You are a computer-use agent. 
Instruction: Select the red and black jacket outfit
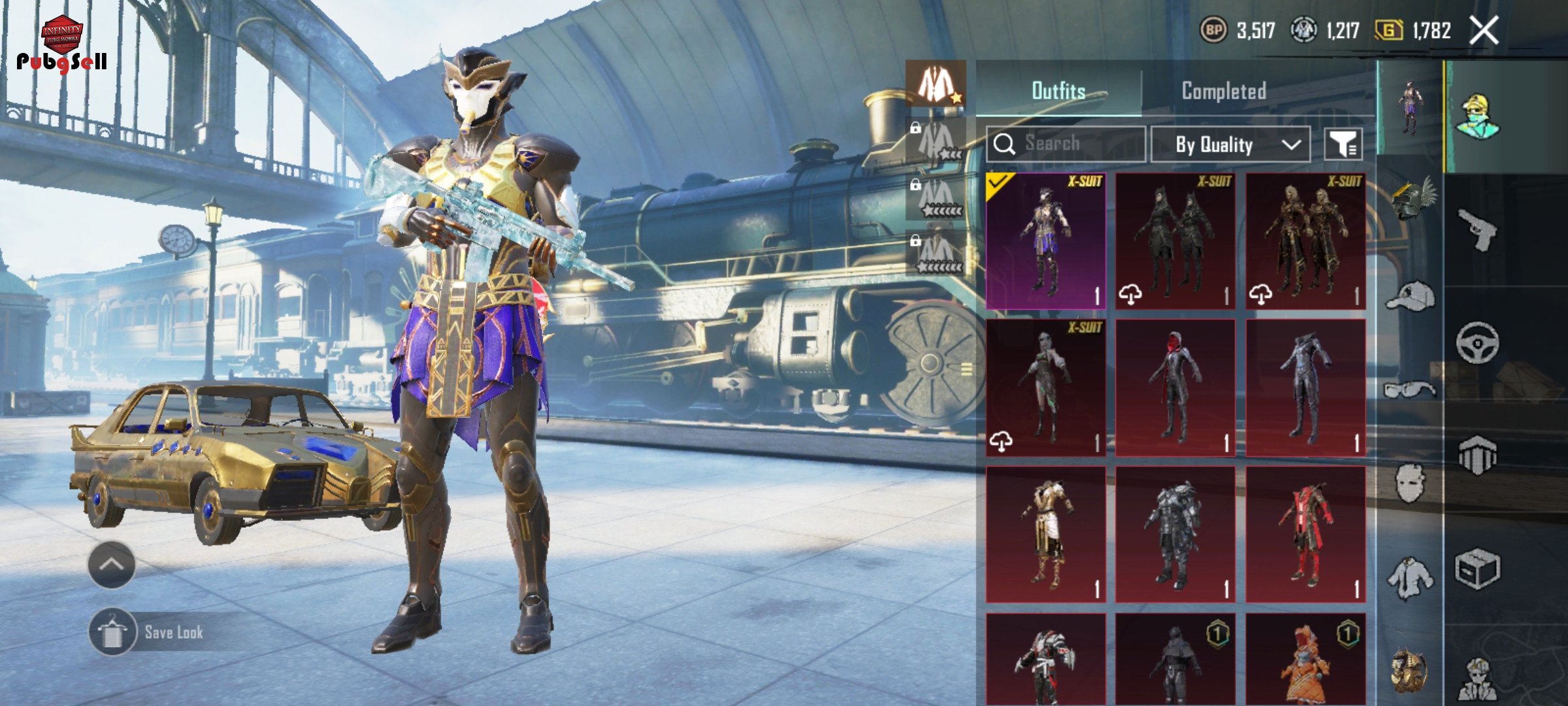(1305, 534)
